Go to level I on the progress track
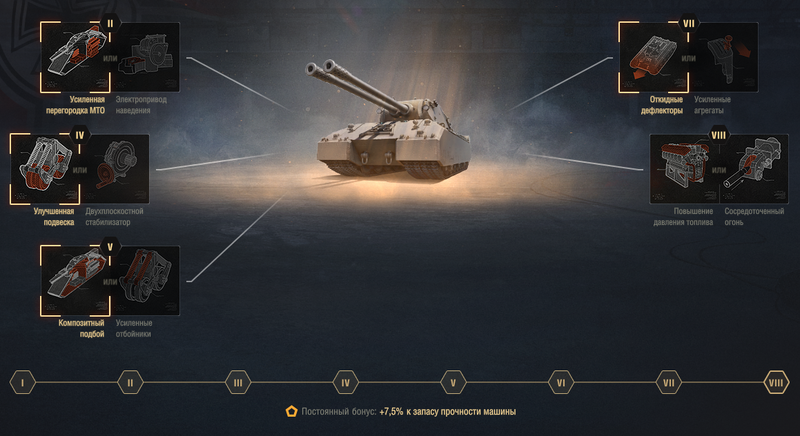800x436 pixels. pos(22,381)
